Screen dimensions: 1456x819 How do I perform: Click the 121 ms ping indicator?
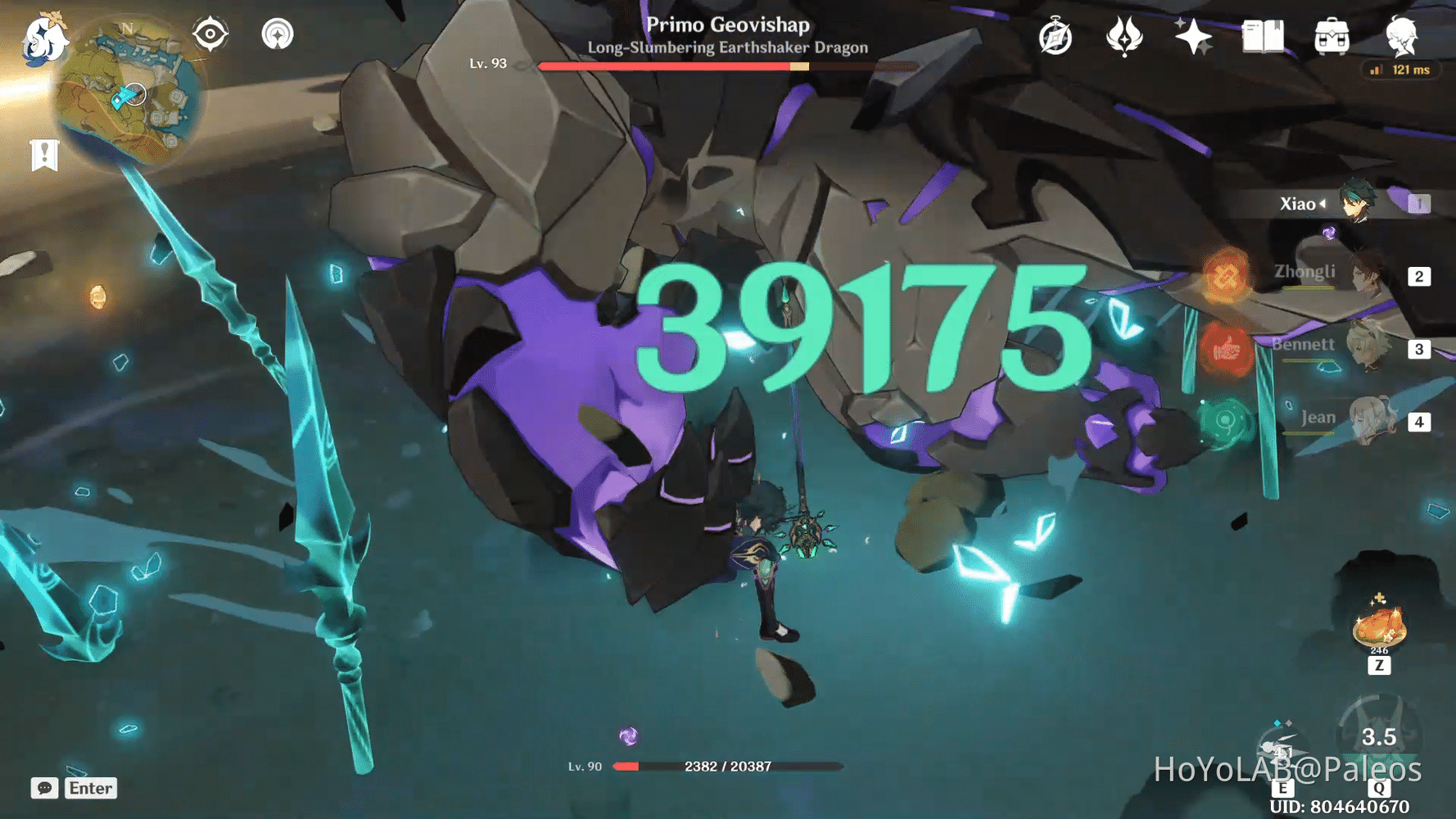click(x=1400, y=70)
